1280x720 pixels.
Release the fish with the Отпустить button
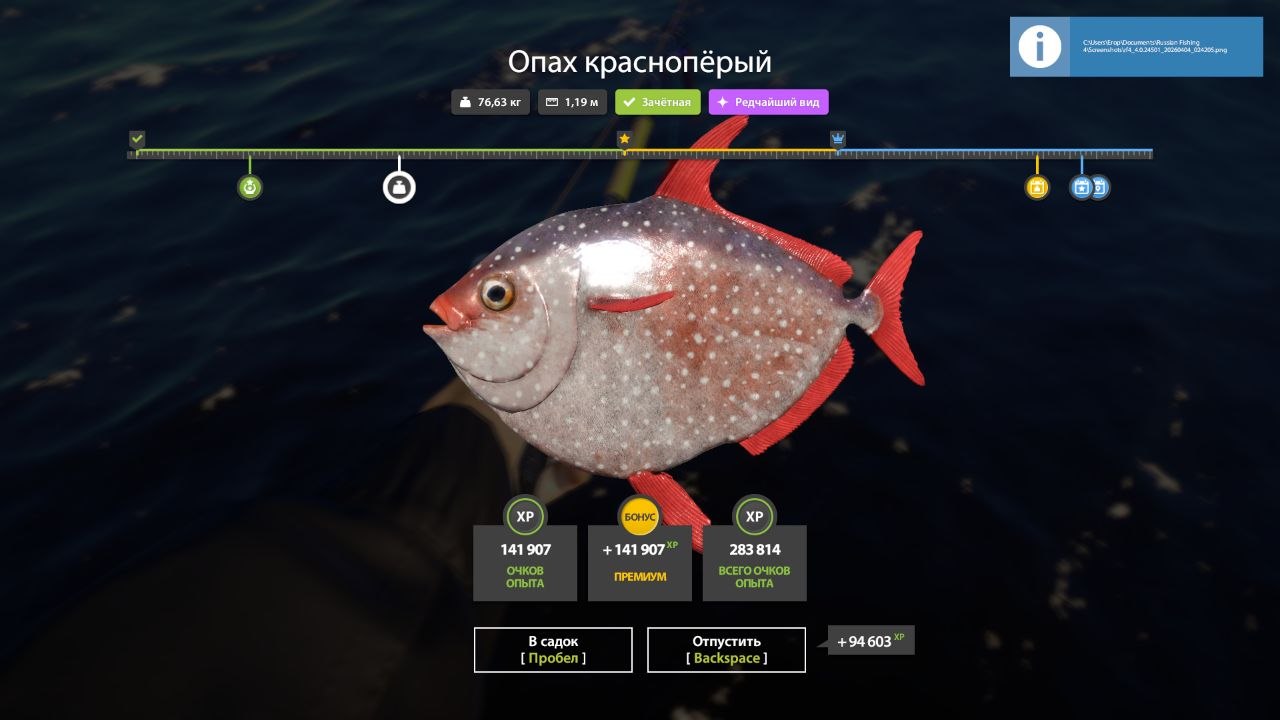point(726,649)
